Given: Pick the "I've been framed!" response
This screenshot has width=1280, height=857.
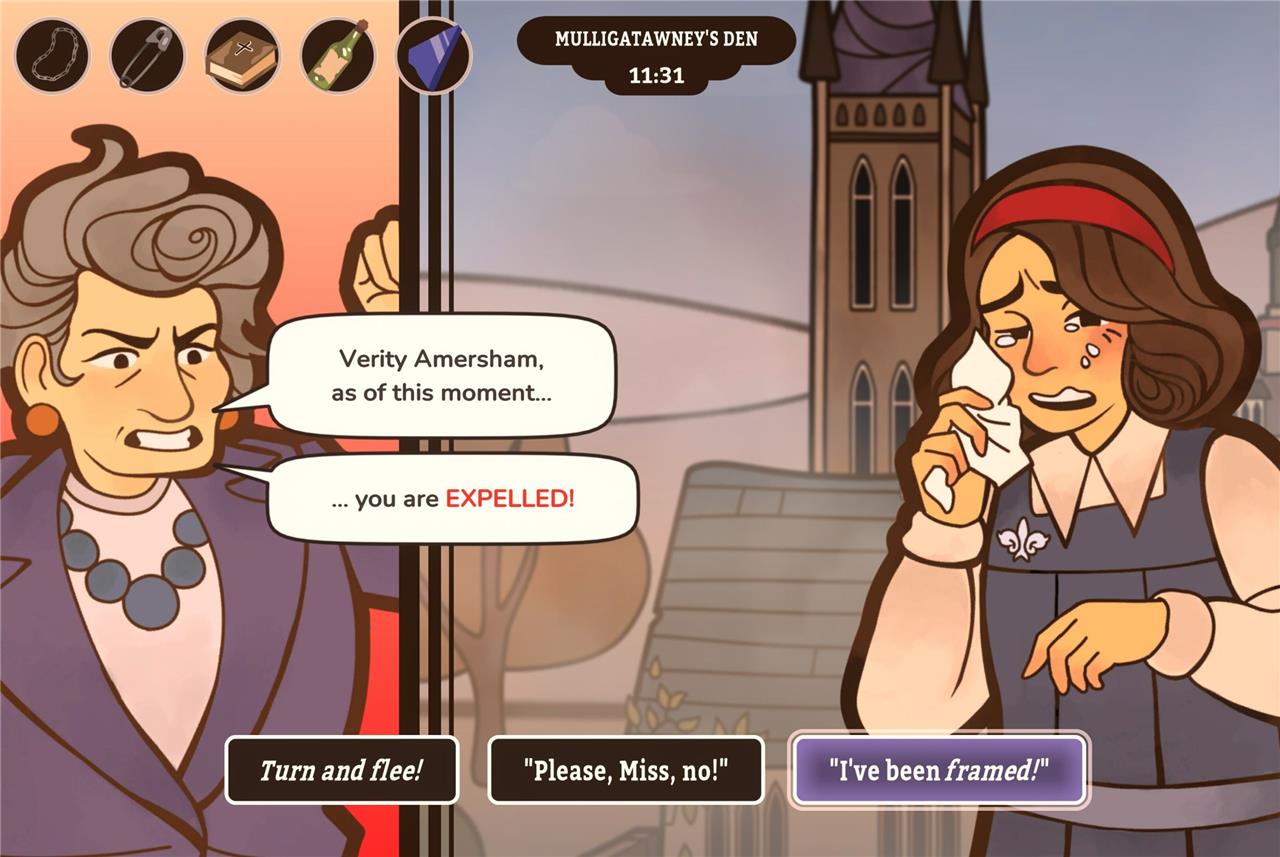Looking at the screenshot, I should pyautogui.click(x=939, y=770).
